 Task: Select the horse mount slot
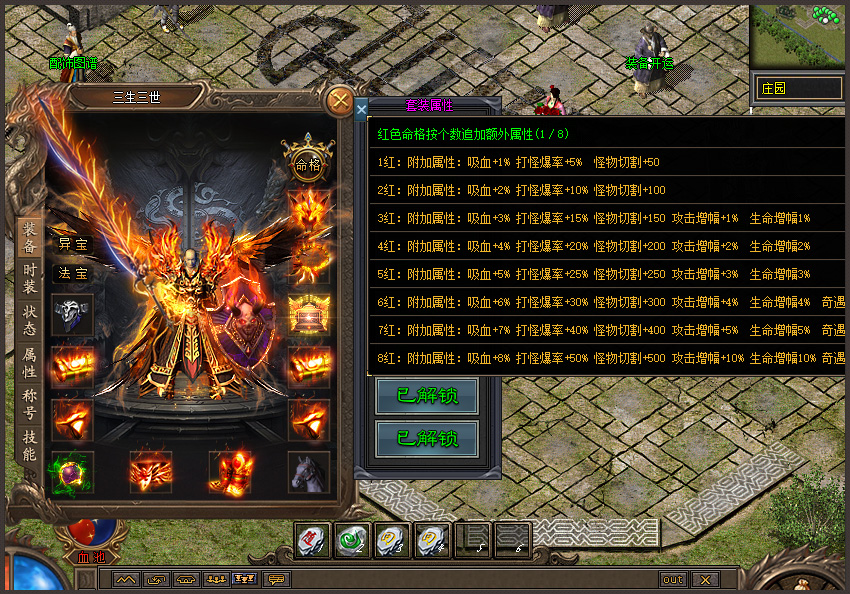[x=309, y=472]
